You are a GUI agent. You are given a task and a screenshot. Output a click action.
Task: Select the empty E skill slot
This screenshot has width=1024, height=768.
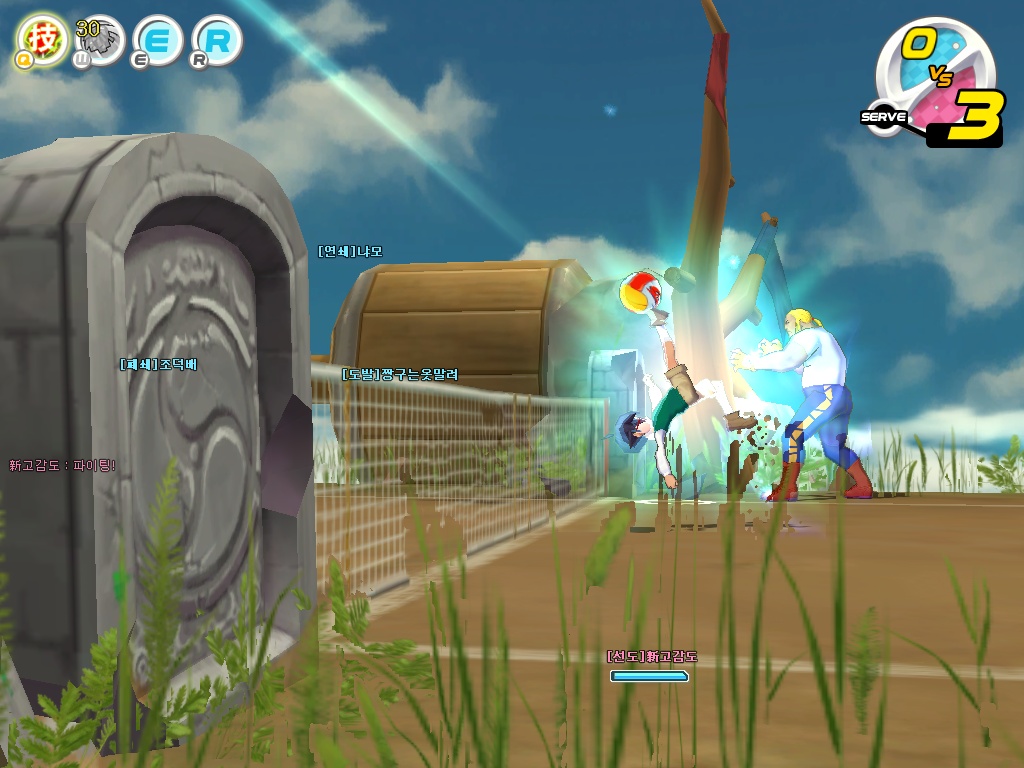pos(158,40)
